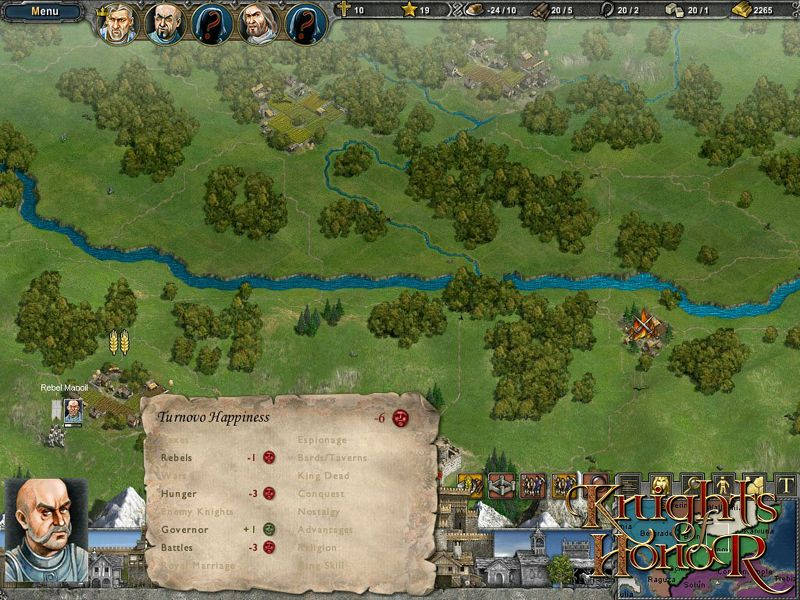The image size is (800, 600).
Task: Select the crowned king portrait
Action: pos(118,22)
